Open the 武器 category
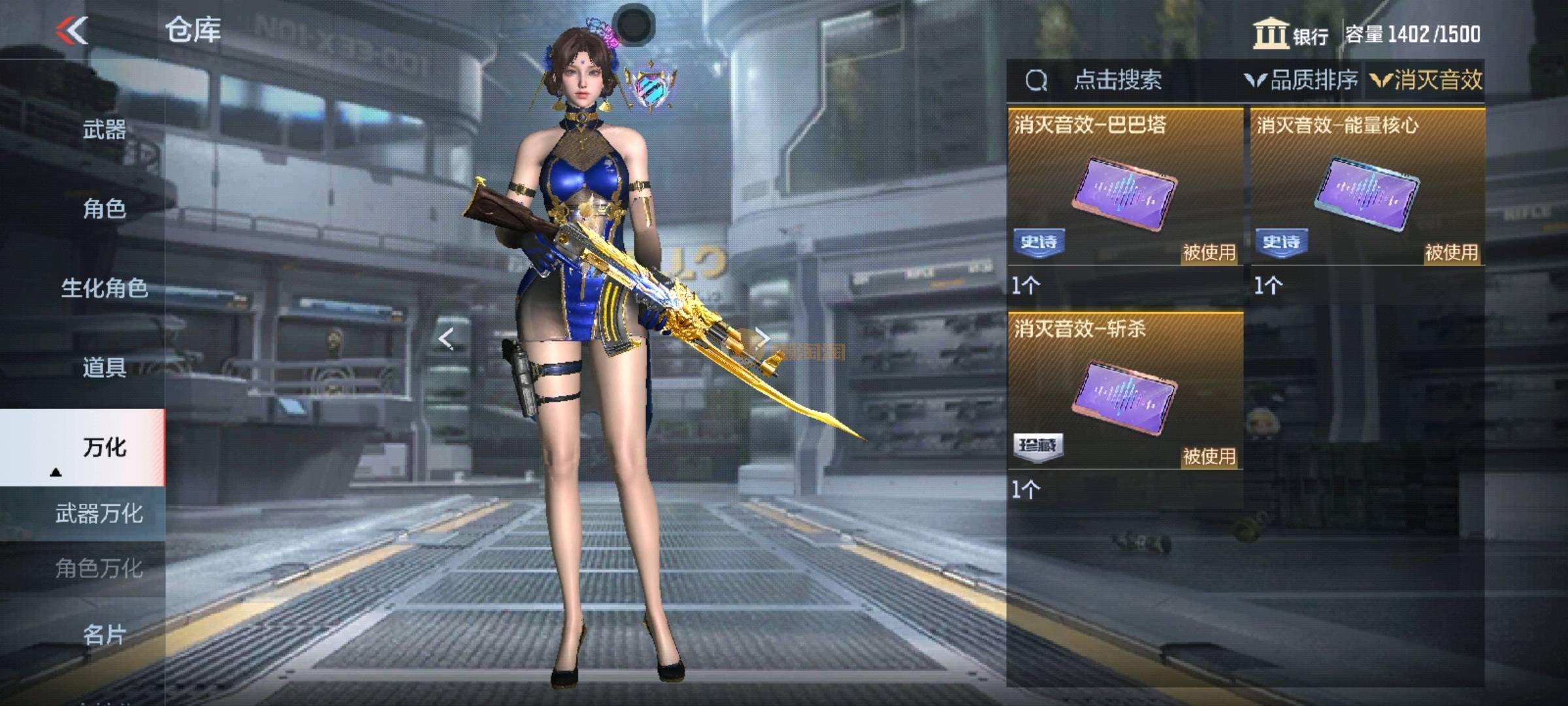 coord(105,129)
